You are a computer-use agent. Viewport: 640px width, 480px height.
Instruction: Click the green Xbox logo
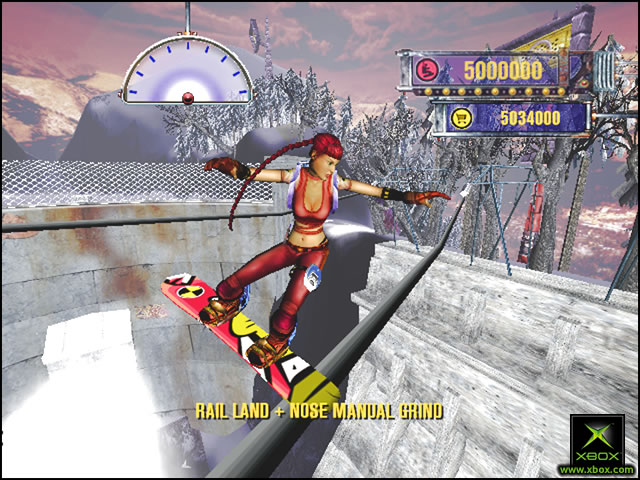[x=596, y=436]
